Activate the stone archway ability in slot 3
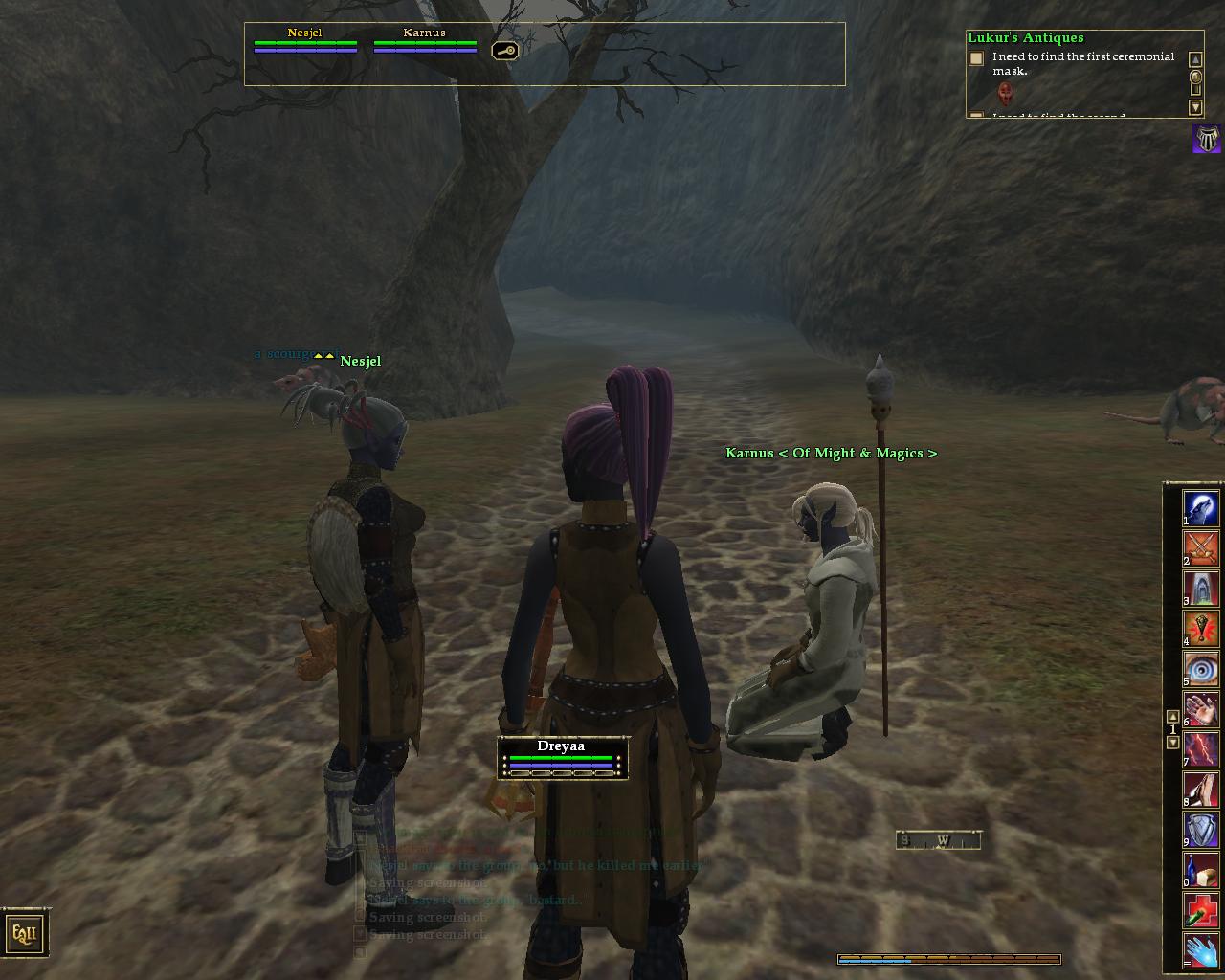Viewport: 1225px width, 980px height. (1201, 588)
